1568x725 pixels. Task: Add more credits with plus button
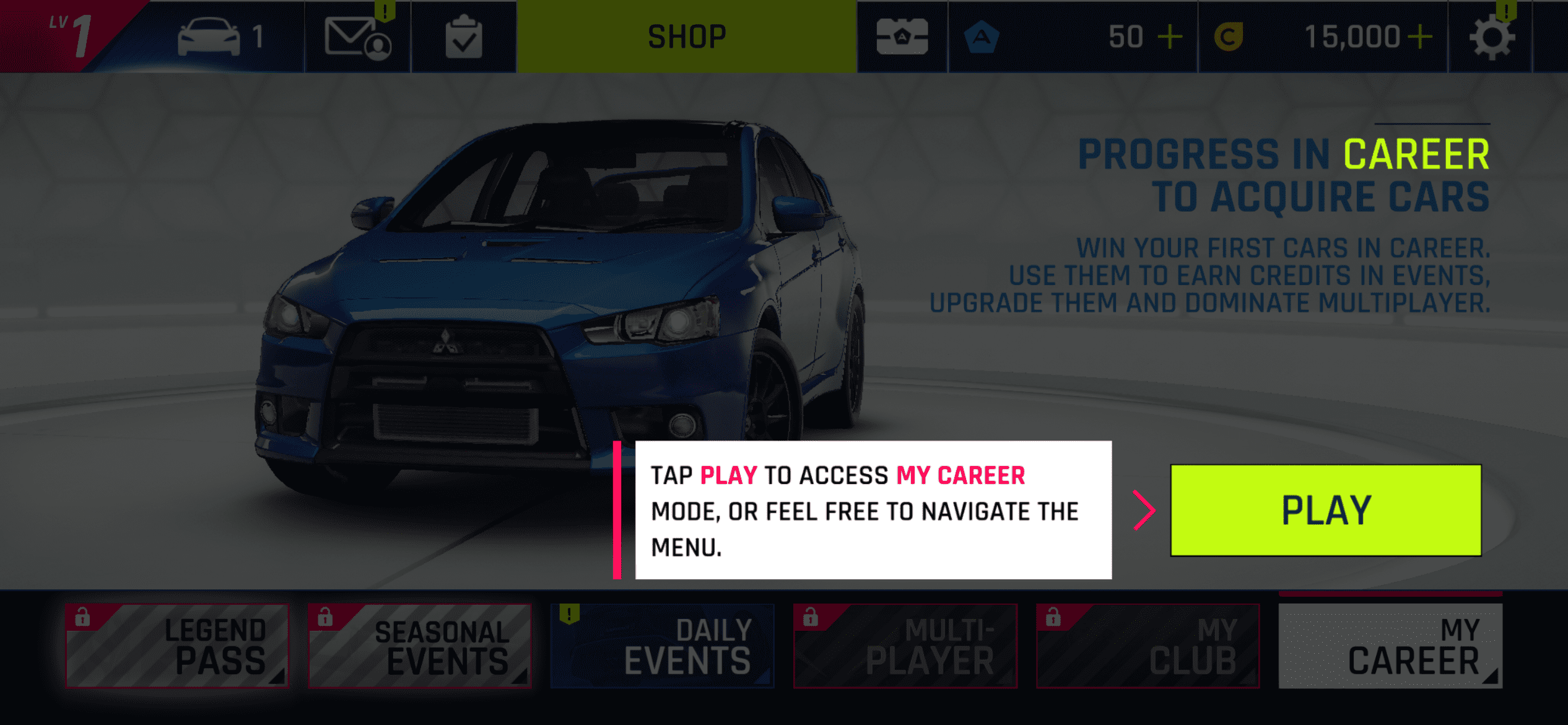[x=1420, y=37]
